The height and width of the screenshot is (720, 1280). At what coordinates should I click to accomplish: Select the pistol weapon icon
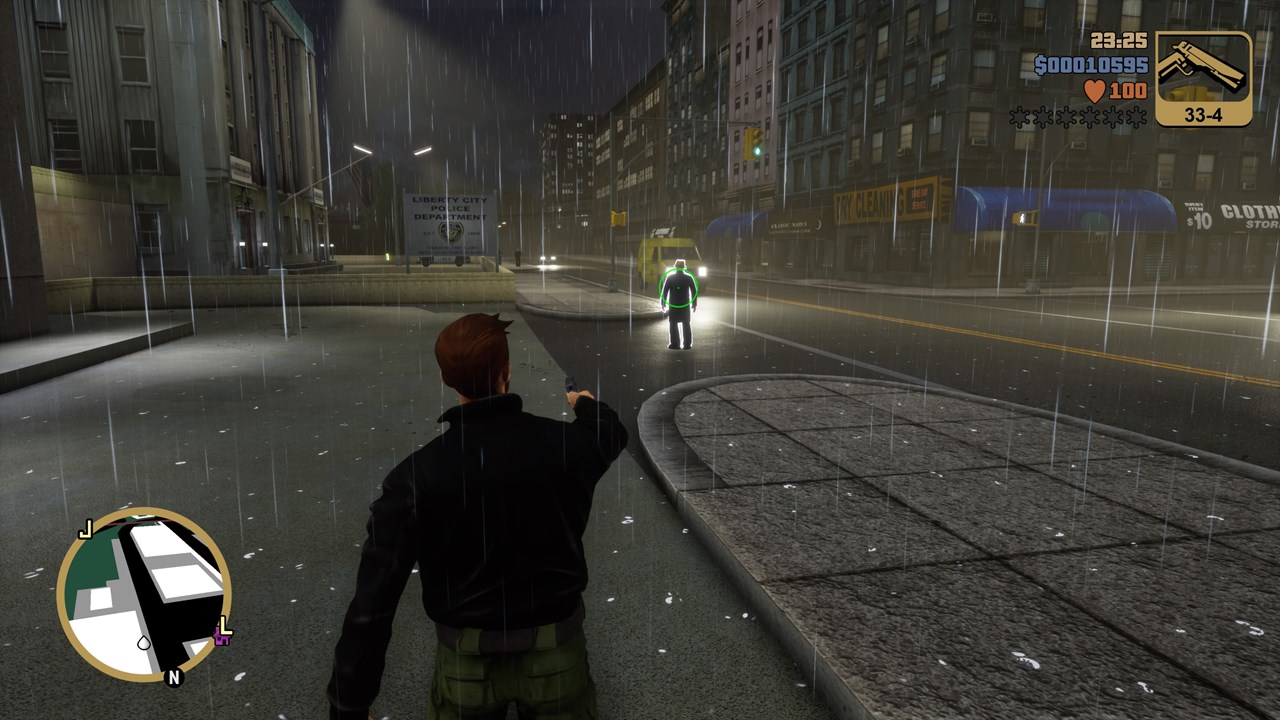(1203, 68)
